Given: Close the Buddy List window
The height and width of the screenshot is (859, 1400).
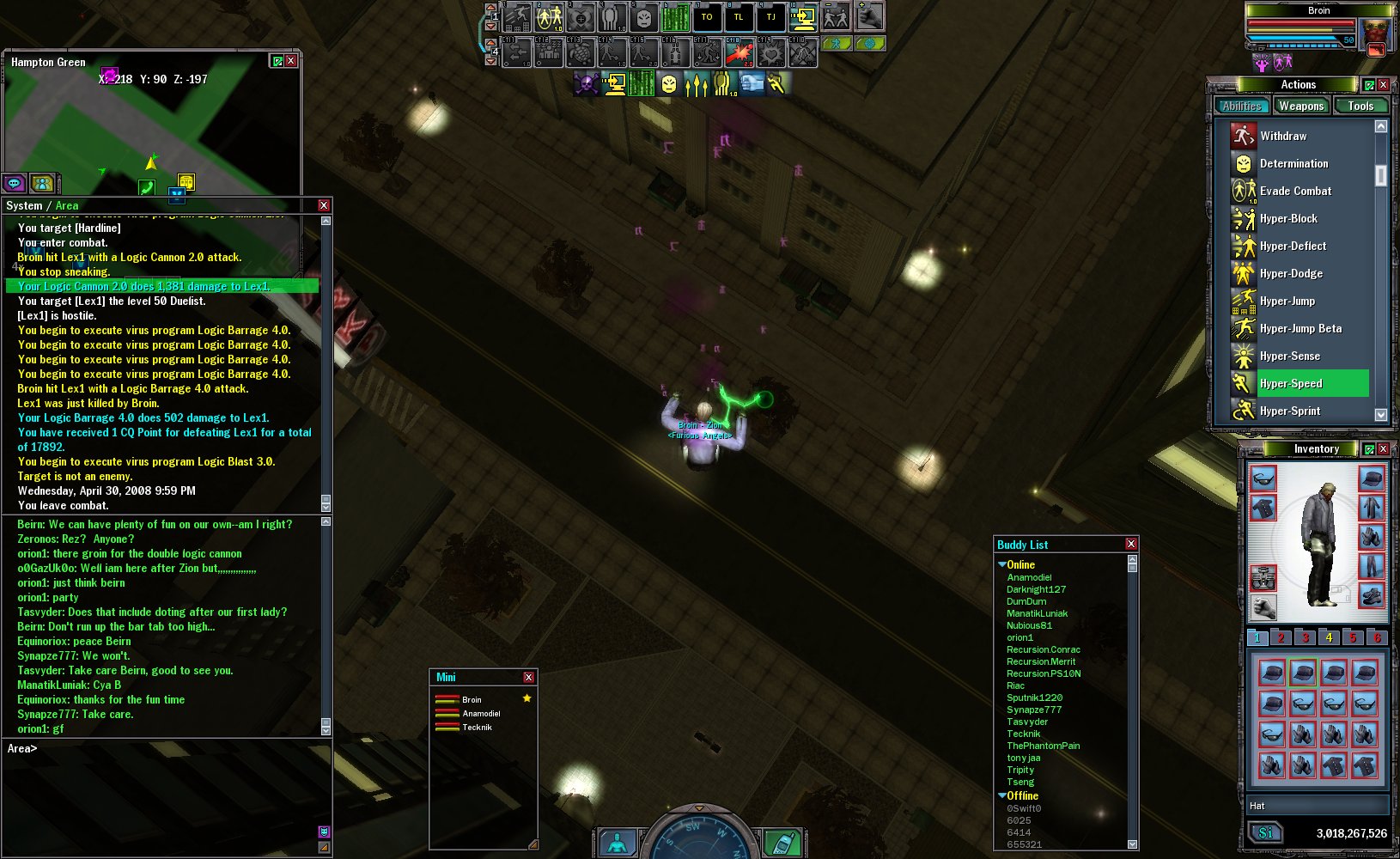Looking at the screenshot, I should pyautogui.click(x=1131, y=545).
